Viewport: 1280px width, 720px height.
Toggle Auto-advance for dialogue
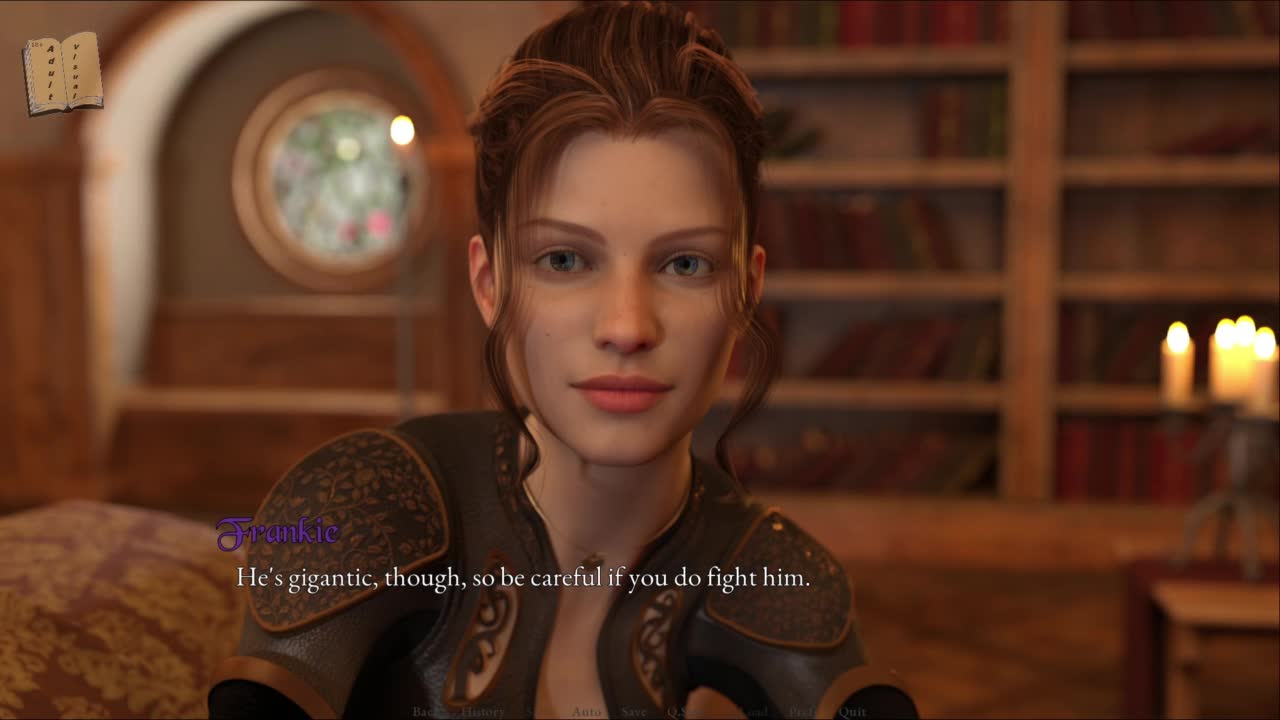(587, 712)
